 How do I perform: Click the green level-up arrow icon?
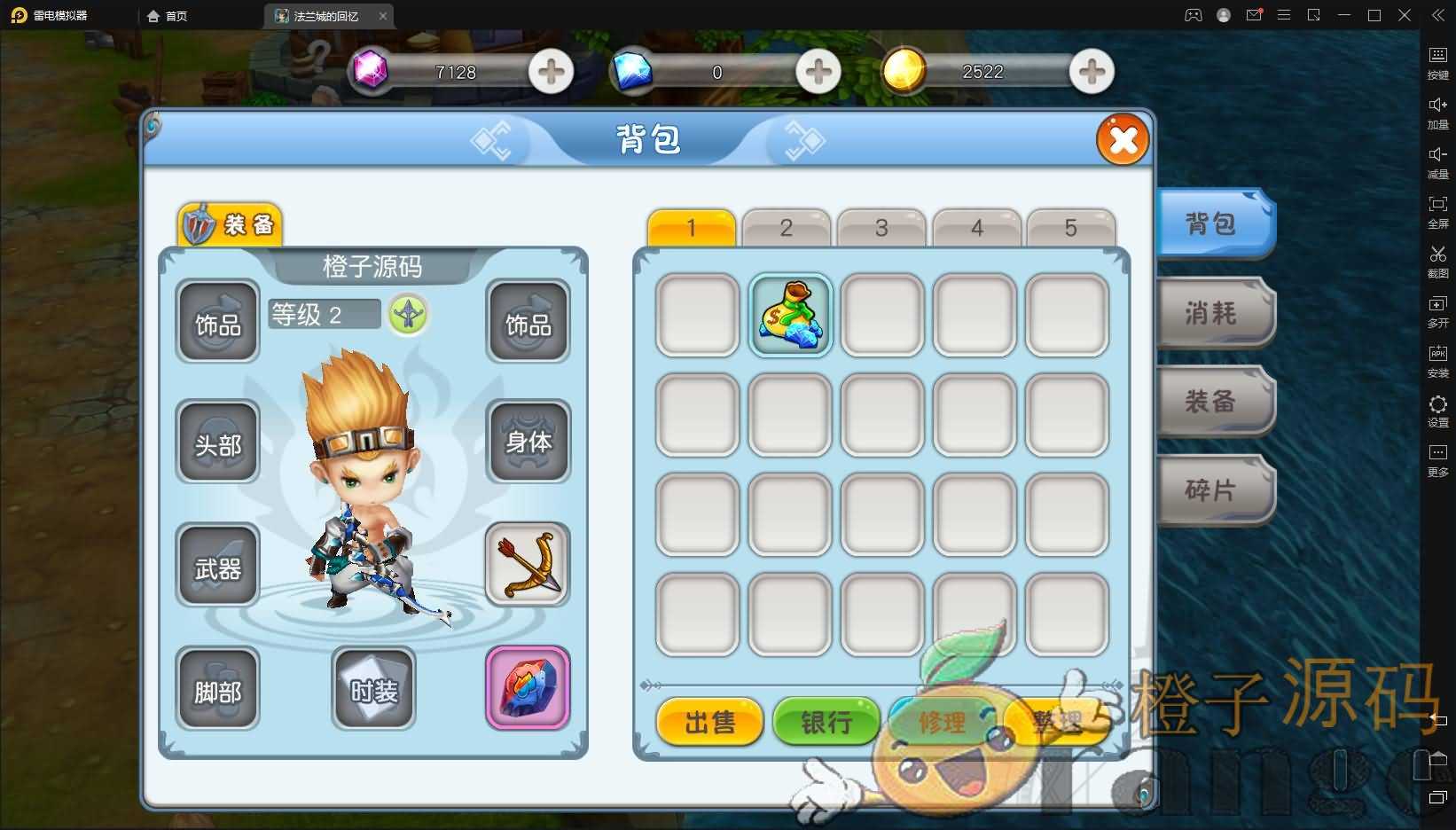tap(408, 314)
